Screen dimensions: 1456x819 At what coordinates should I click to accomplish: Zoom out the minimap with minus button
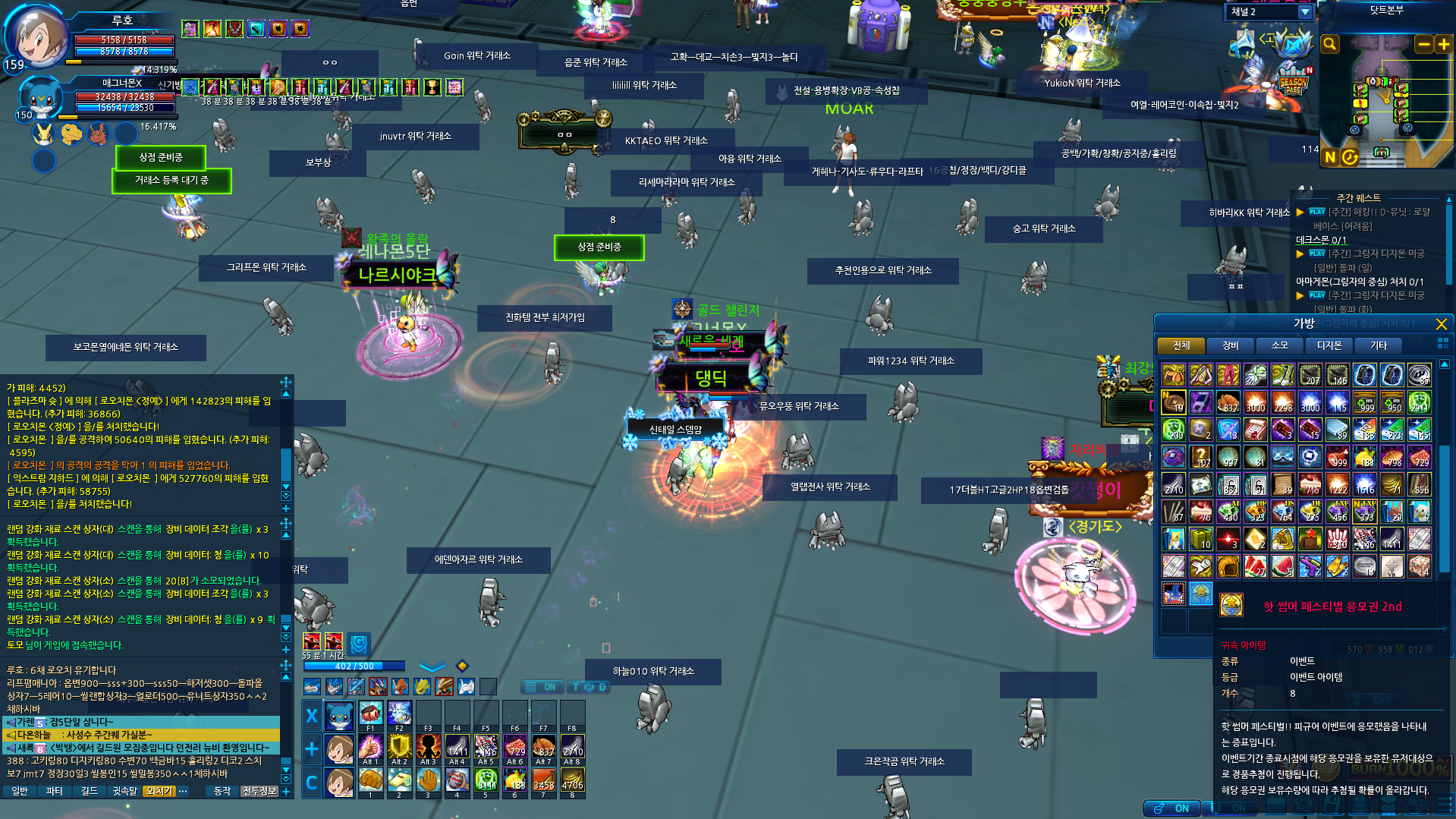pyautogui.click(x=1424, y=45)
